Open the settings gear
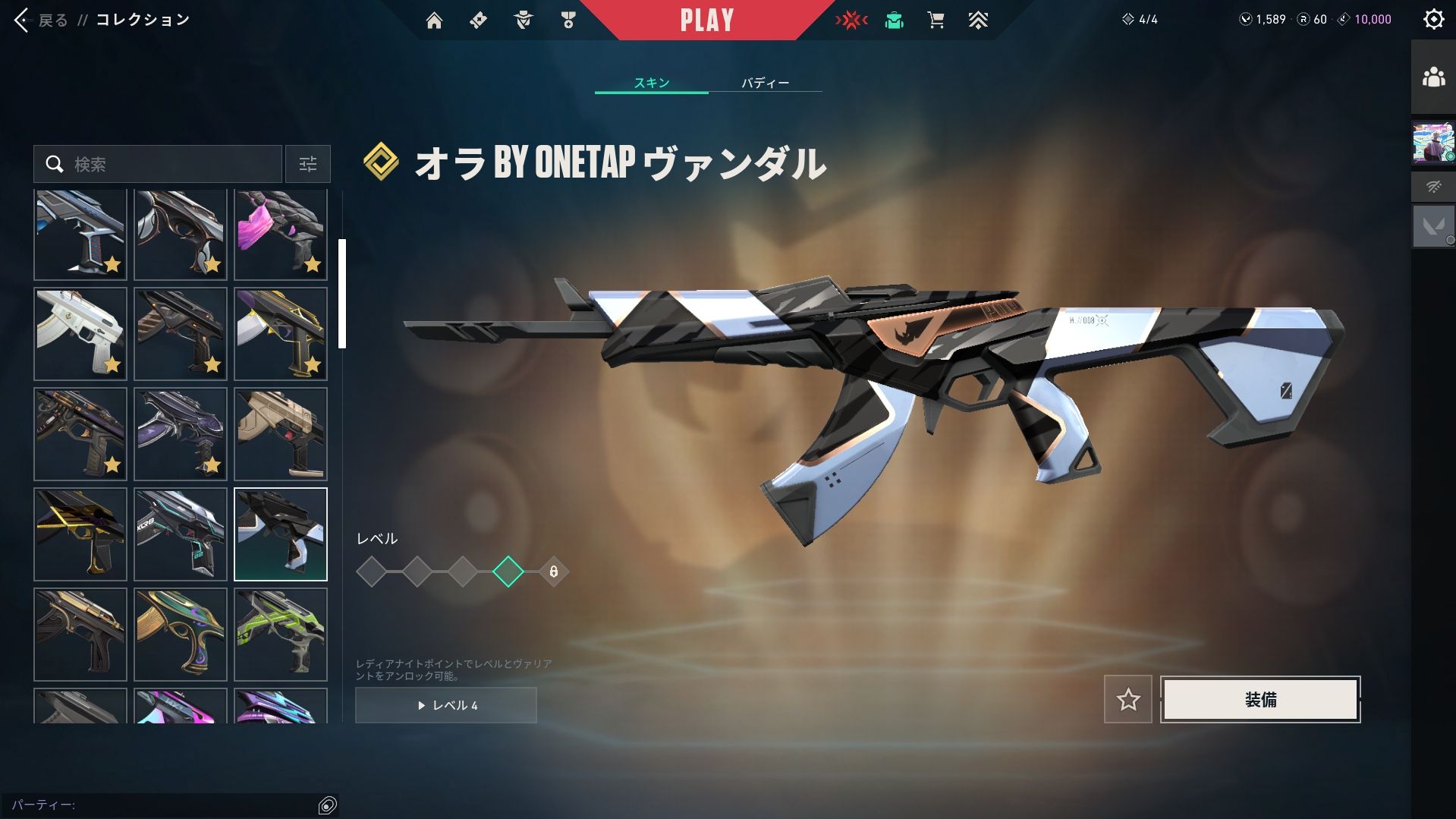 (x=1433, y=19)
